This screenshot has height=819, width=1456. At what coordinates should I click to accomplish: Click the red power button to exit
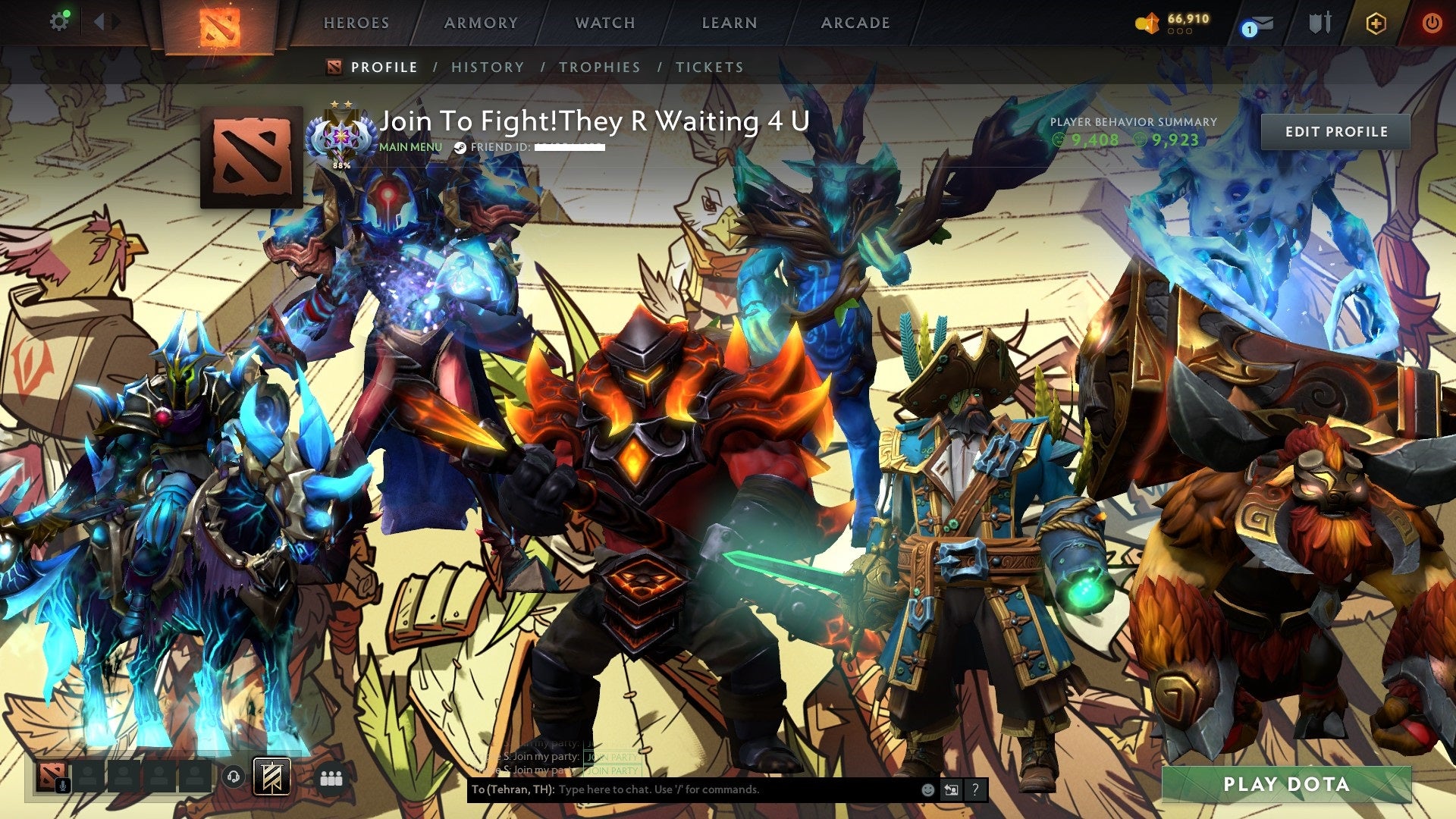tap(1434, 23)
